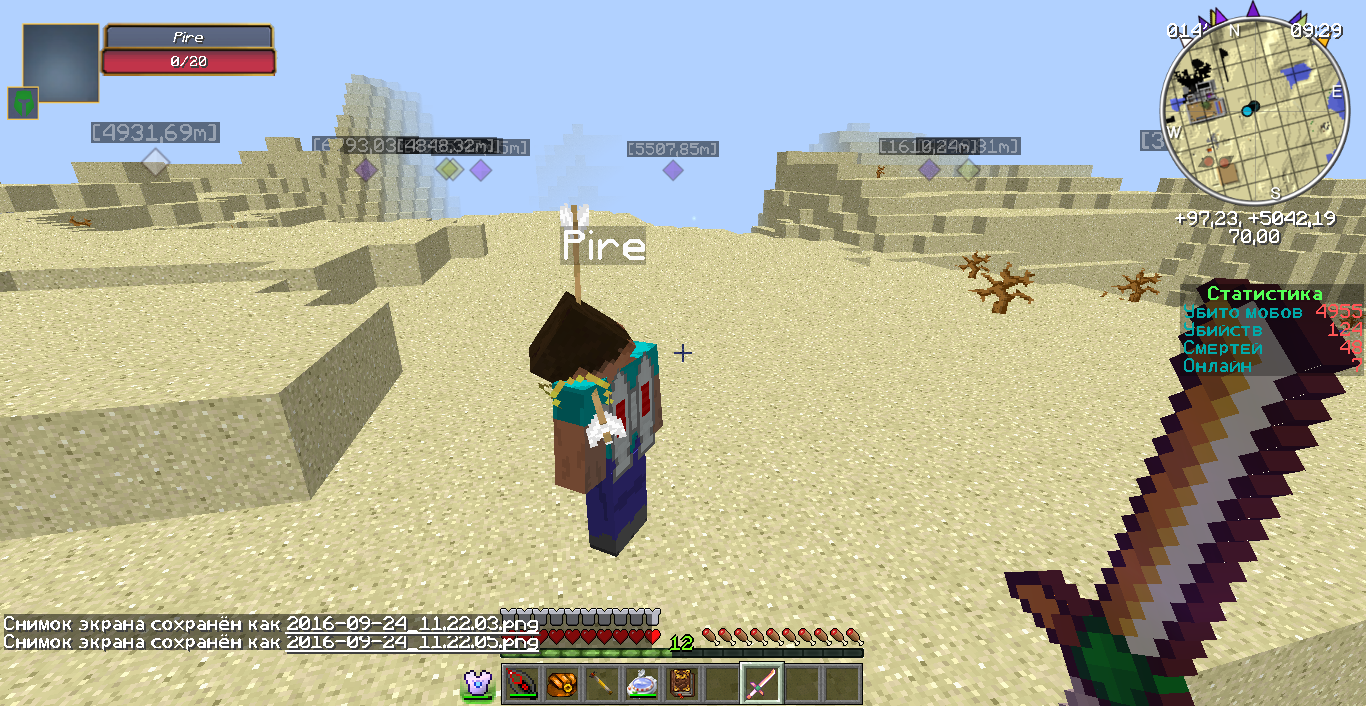Open the 2016-09-24_11.22.03.png screenshot link
1366x706 pixels.
click(x=412, y=624)
